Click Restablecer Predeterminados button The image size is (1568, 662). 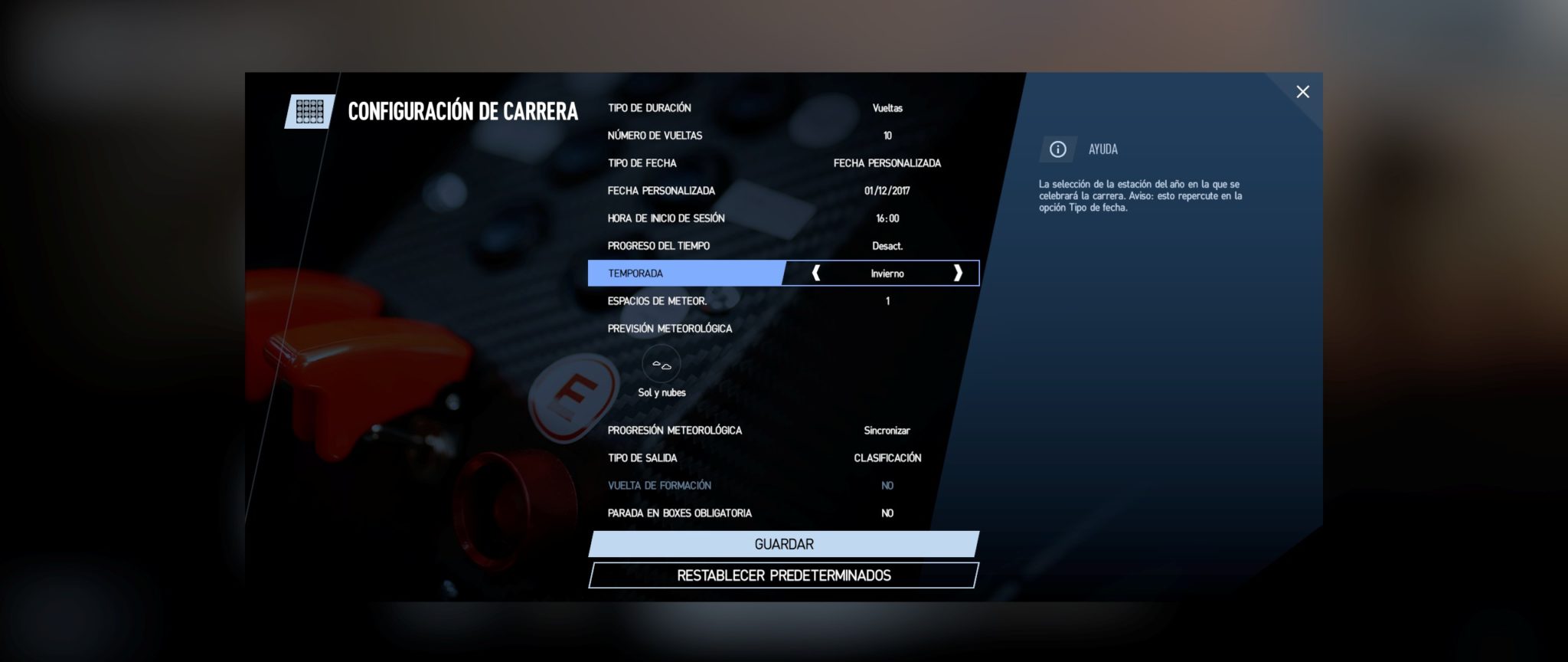click(x=783, y=575)
